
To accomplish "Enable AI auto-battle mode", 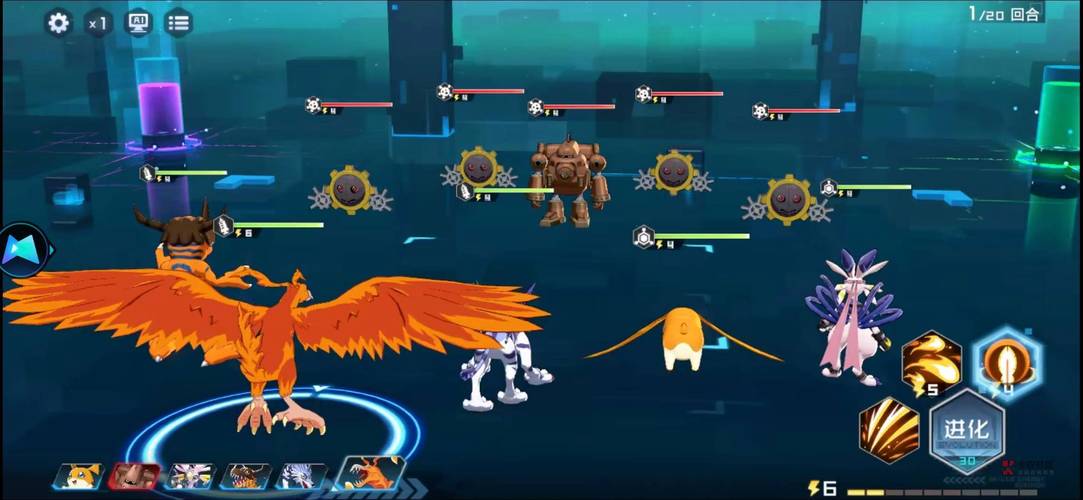I will point(138,22).
